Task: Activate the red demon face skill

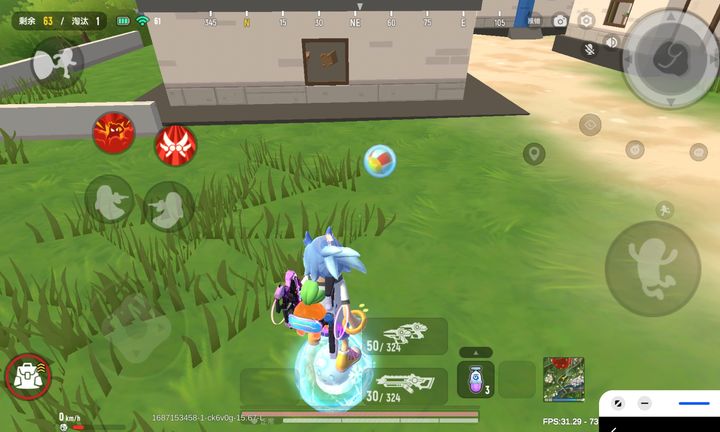Action: click(114, 132)
